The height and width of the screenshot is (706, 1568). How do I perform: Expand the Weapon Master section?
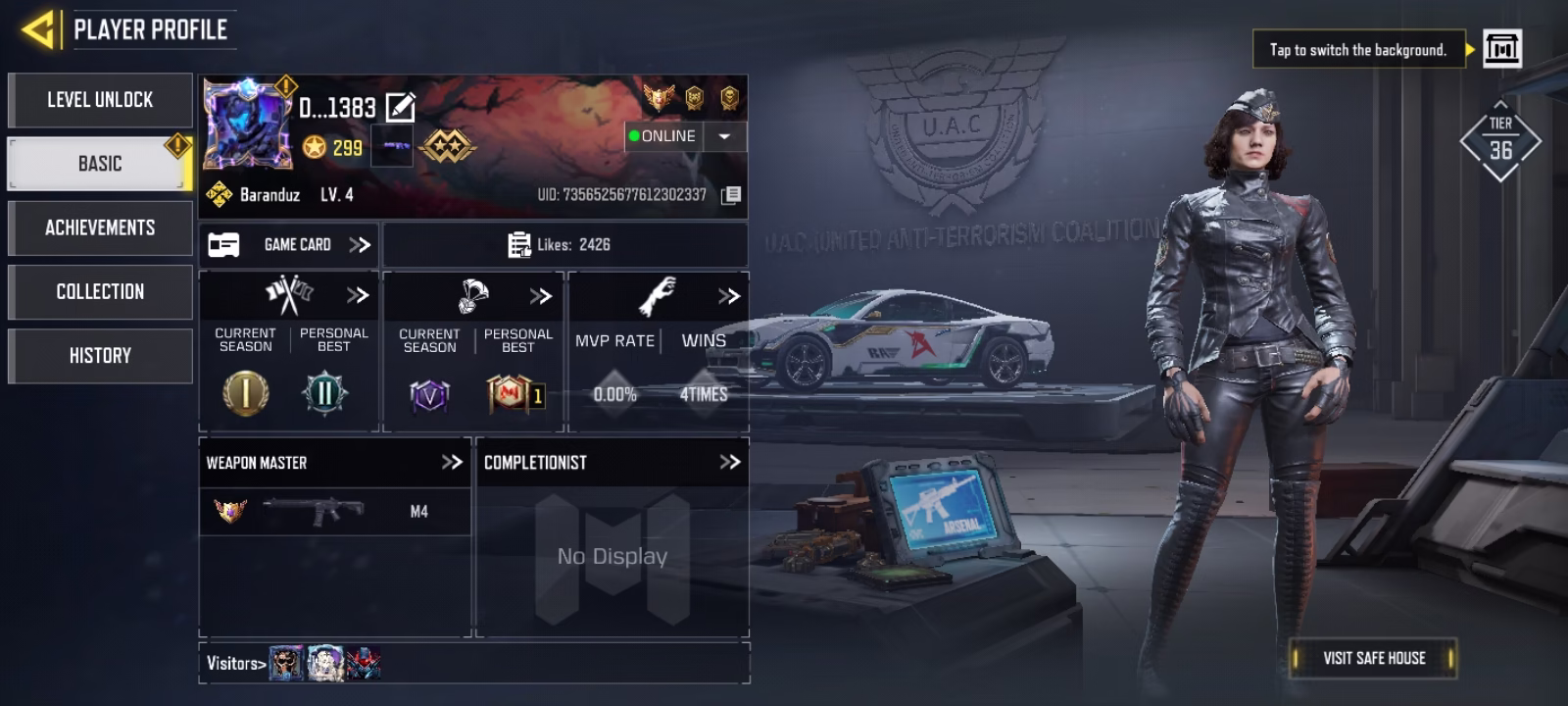451,462
